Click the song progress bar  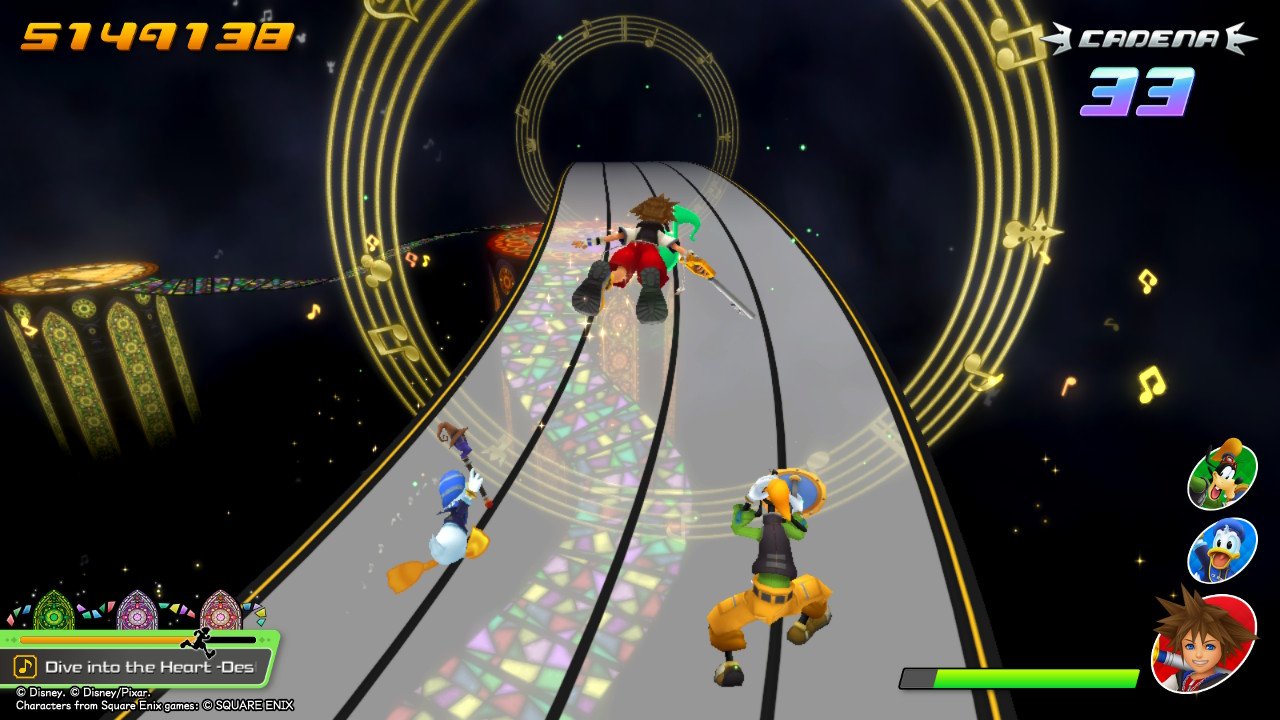120,639
